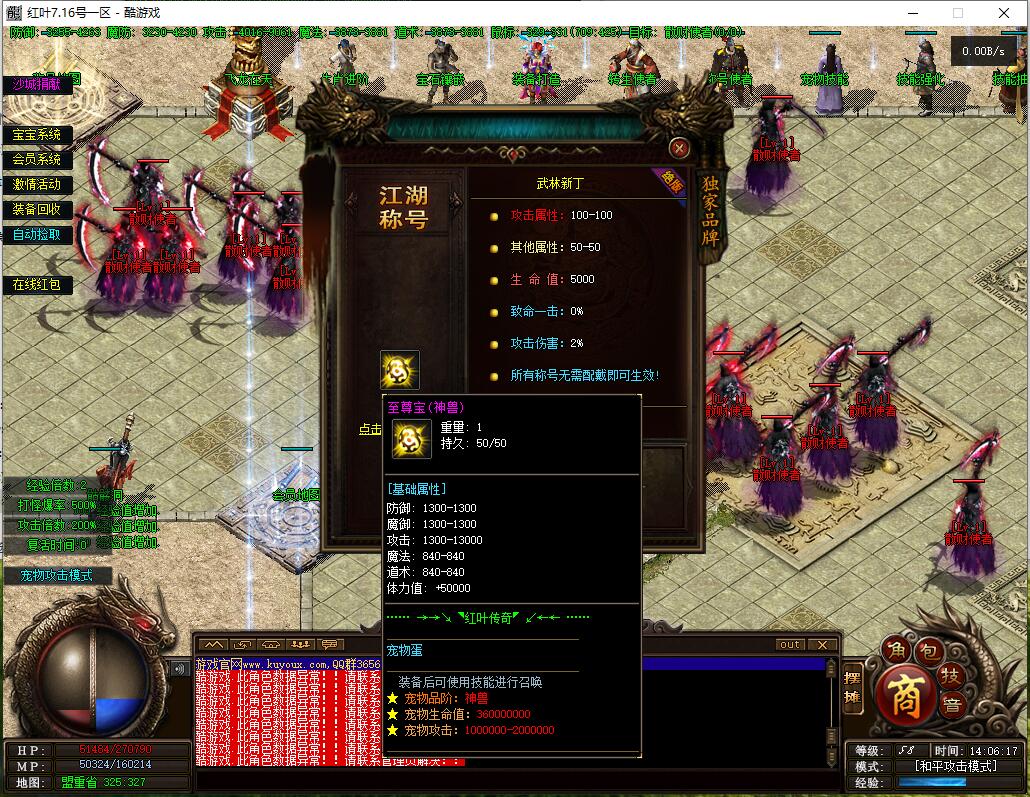Toggle the 音 sound button
Screen dimensions: 1030x797
(953, 704)
